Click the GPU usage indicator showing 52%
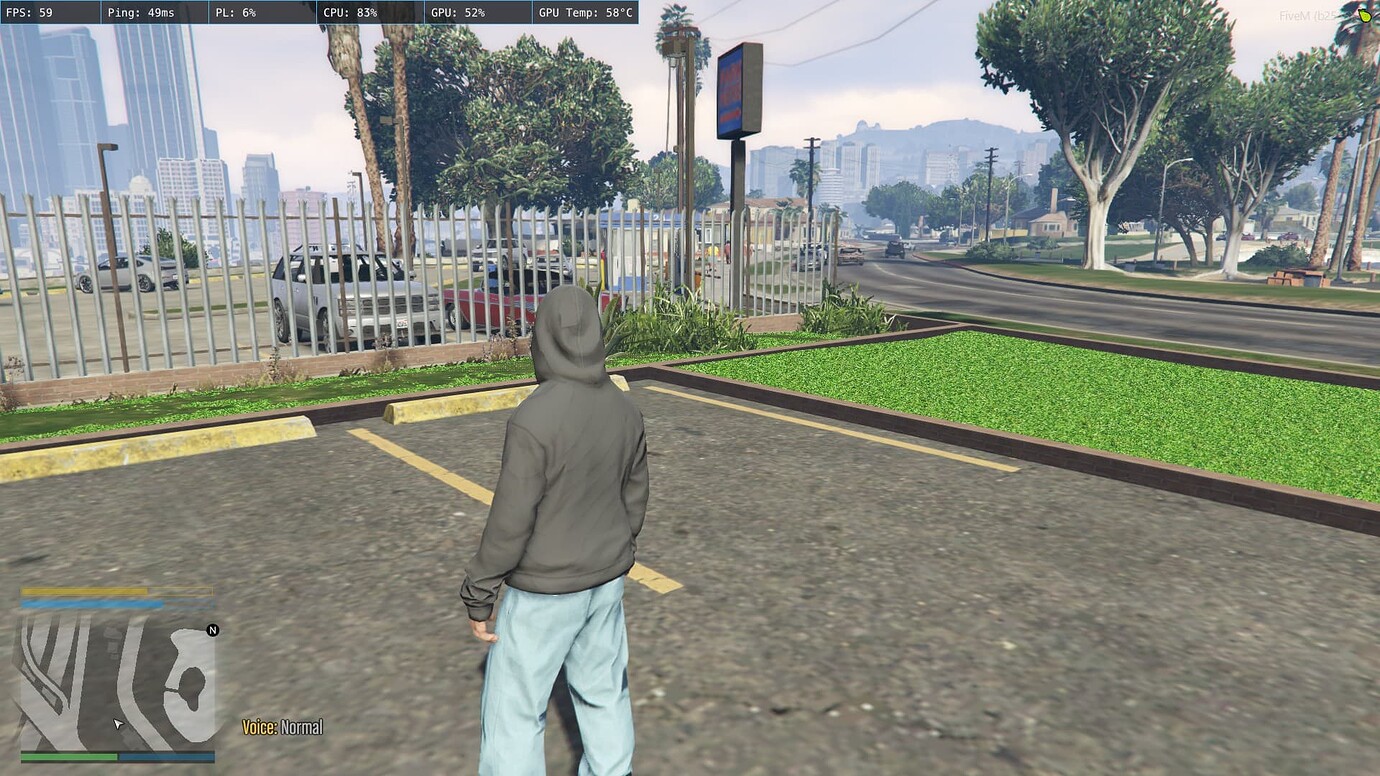This screenshot has height=776, width=1380. [x=455, y=14]
